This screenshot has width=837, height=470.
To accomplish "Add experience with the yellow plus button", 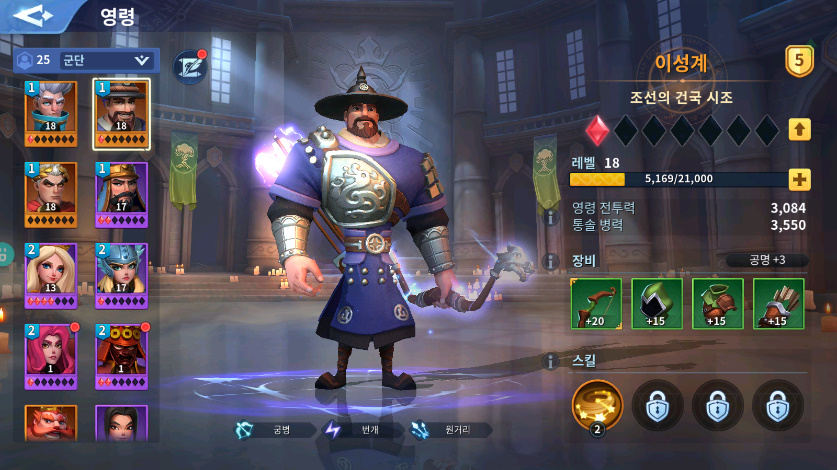I will pyautogui.click(x=799, y=180).
